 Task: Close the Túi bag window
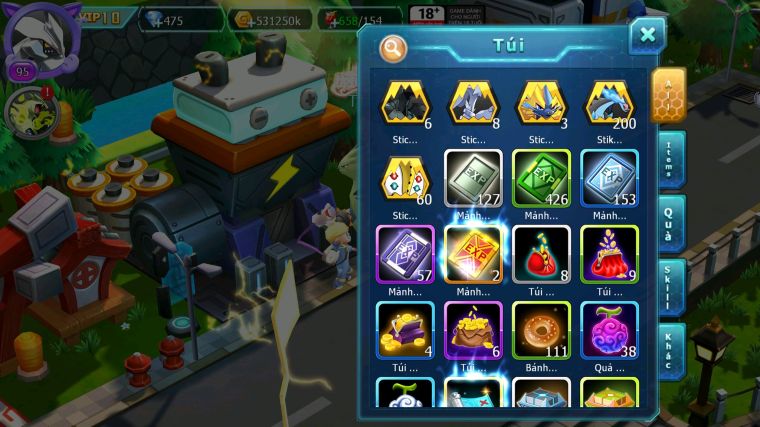tap(647, 35)
